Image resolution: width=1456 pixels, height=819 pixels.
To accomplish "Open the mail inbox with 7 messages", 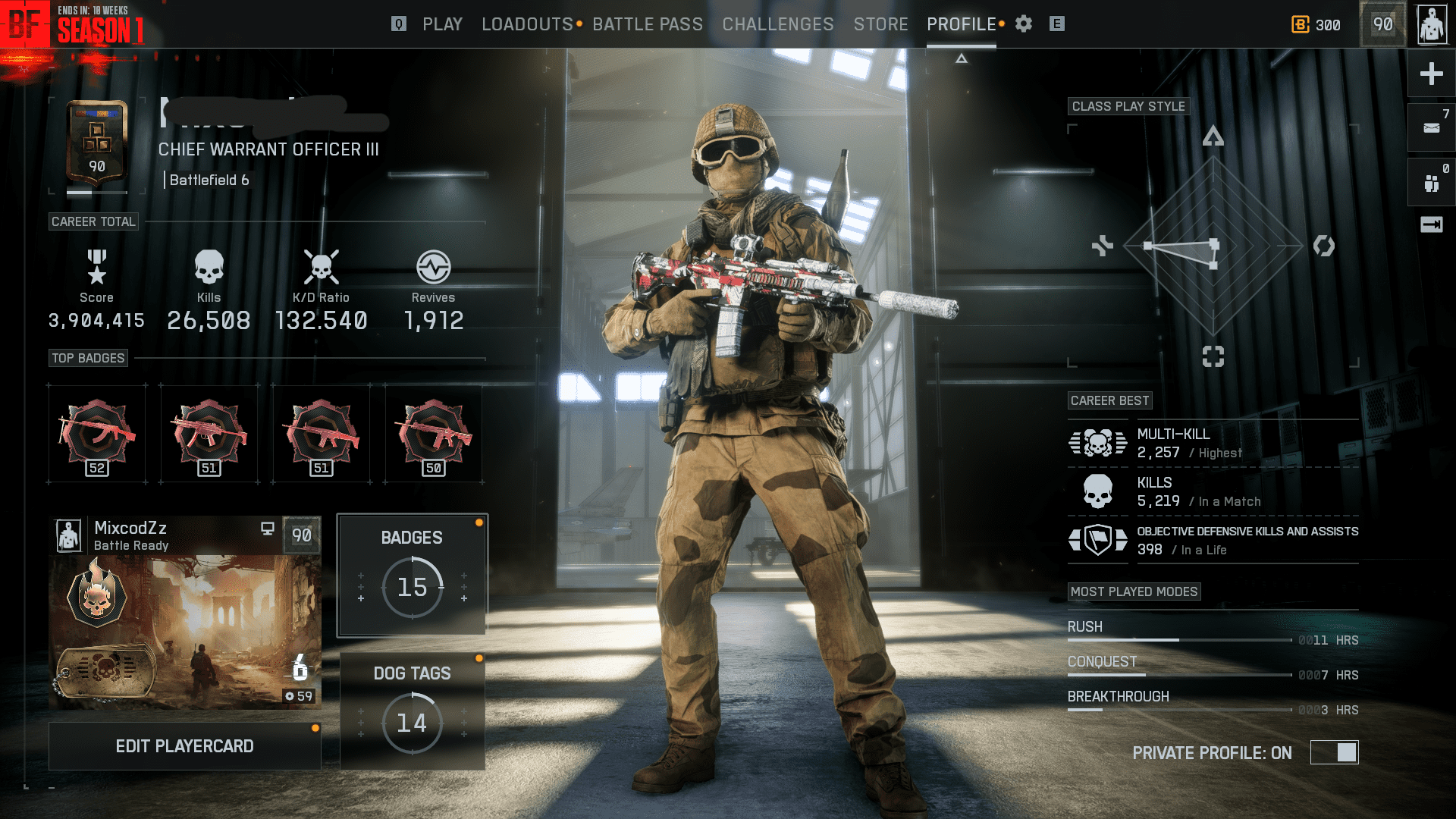I will (1430, 127).
